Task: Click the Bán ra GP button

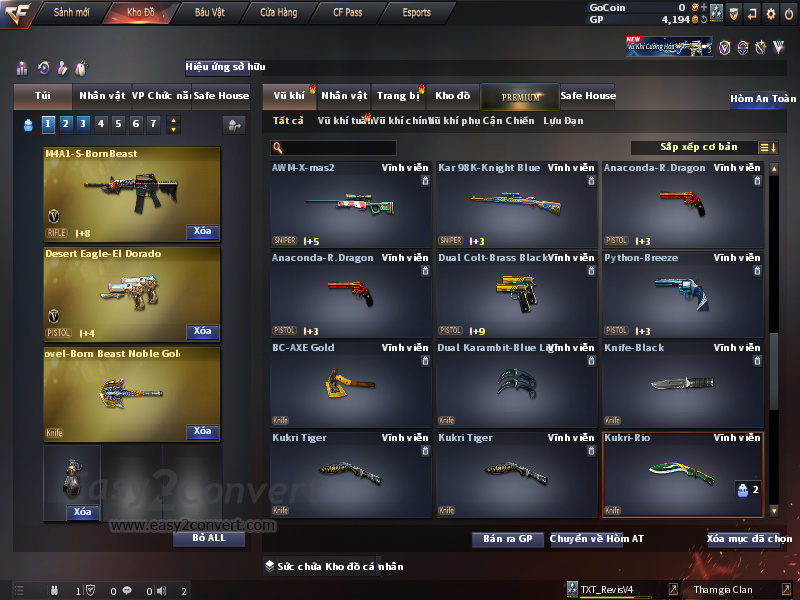Action: 507,539
